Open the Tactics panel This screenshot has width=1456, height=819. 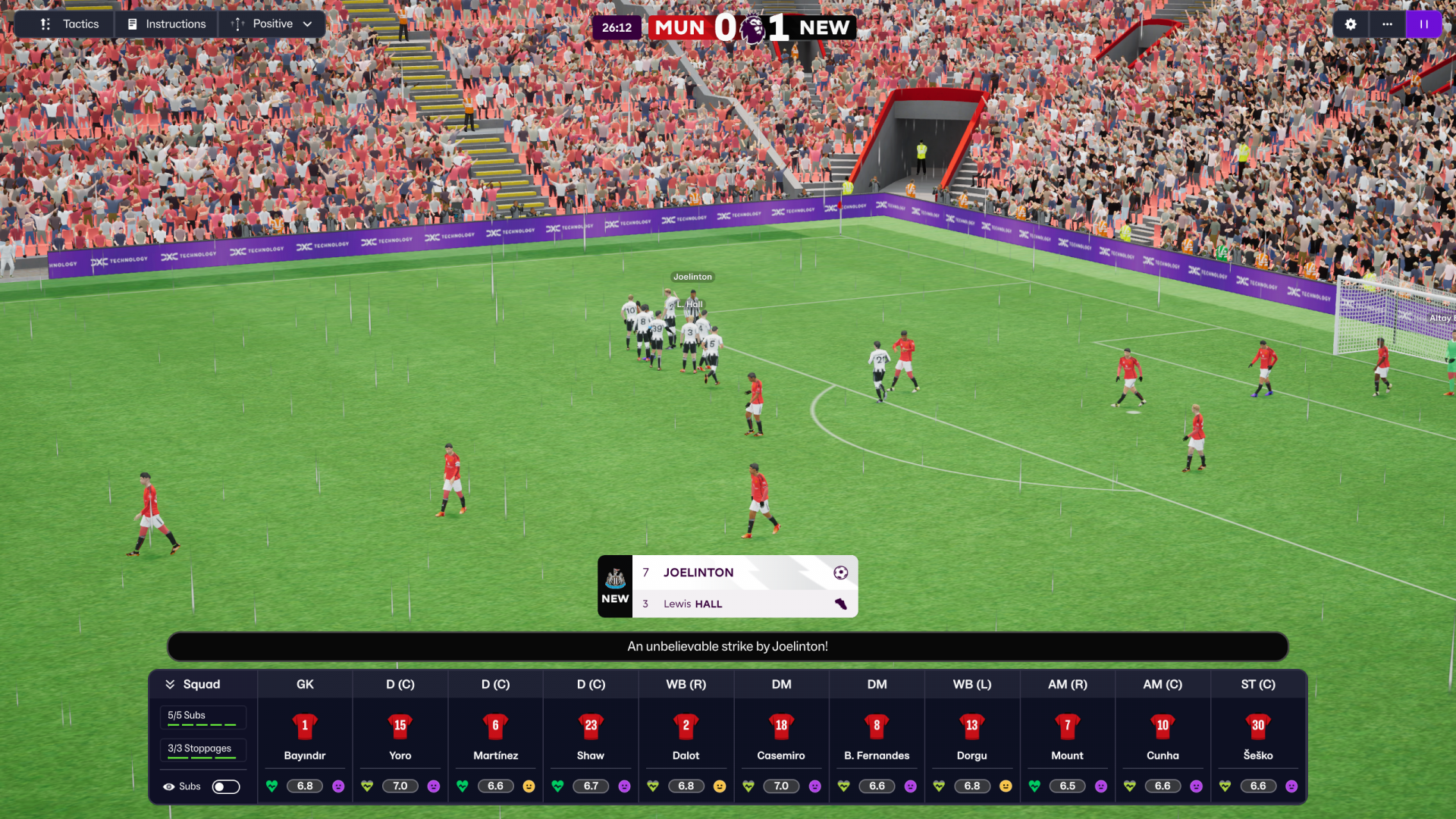[x=70, y=24]
